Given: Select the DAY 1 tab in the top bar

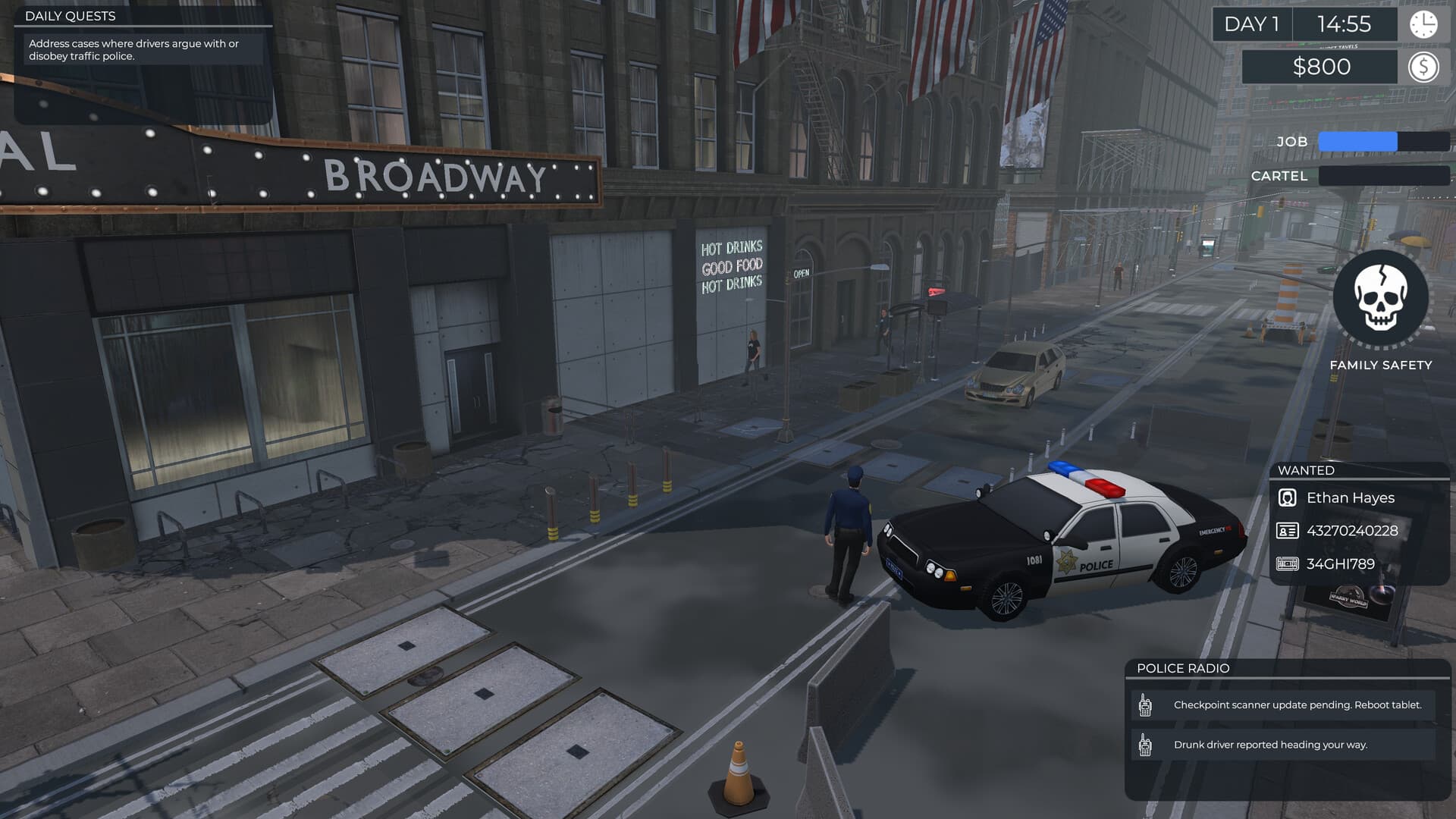Looking at the screenshot, I should [1254, 24].
